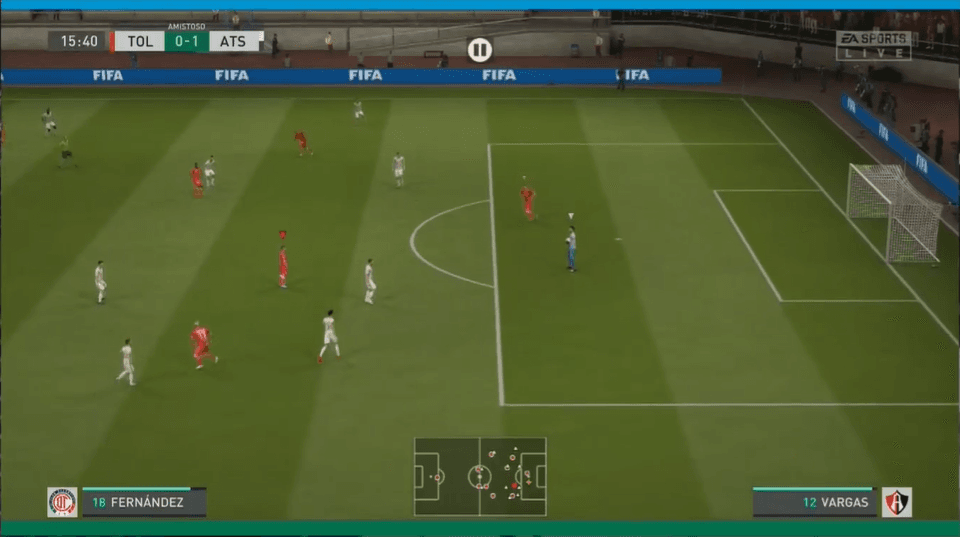The image size is (960, 537).
Task: Select the Fernández player name panel
Action: point(144,502)
